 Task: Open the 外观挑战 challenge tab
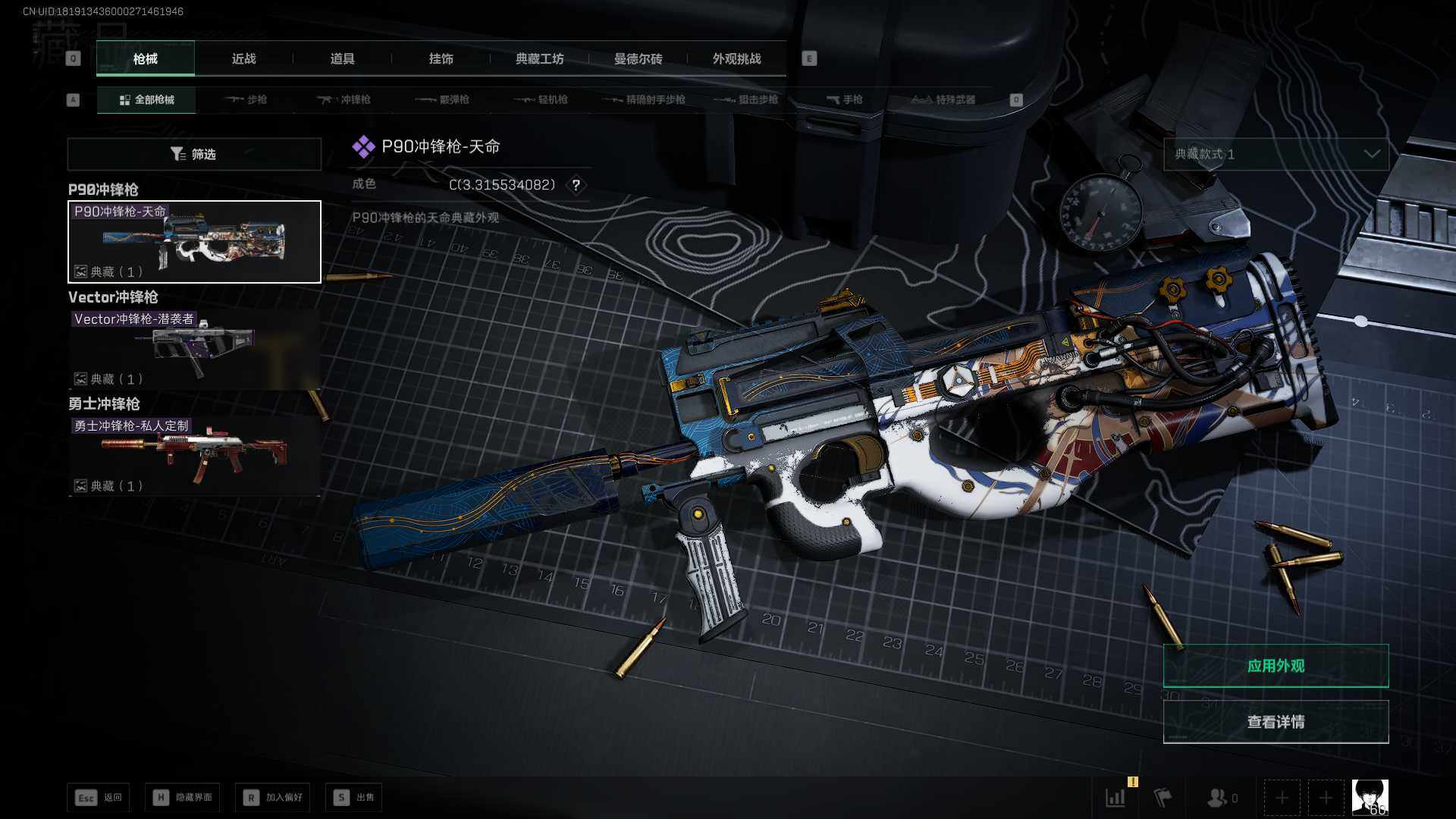coord(736,59)
